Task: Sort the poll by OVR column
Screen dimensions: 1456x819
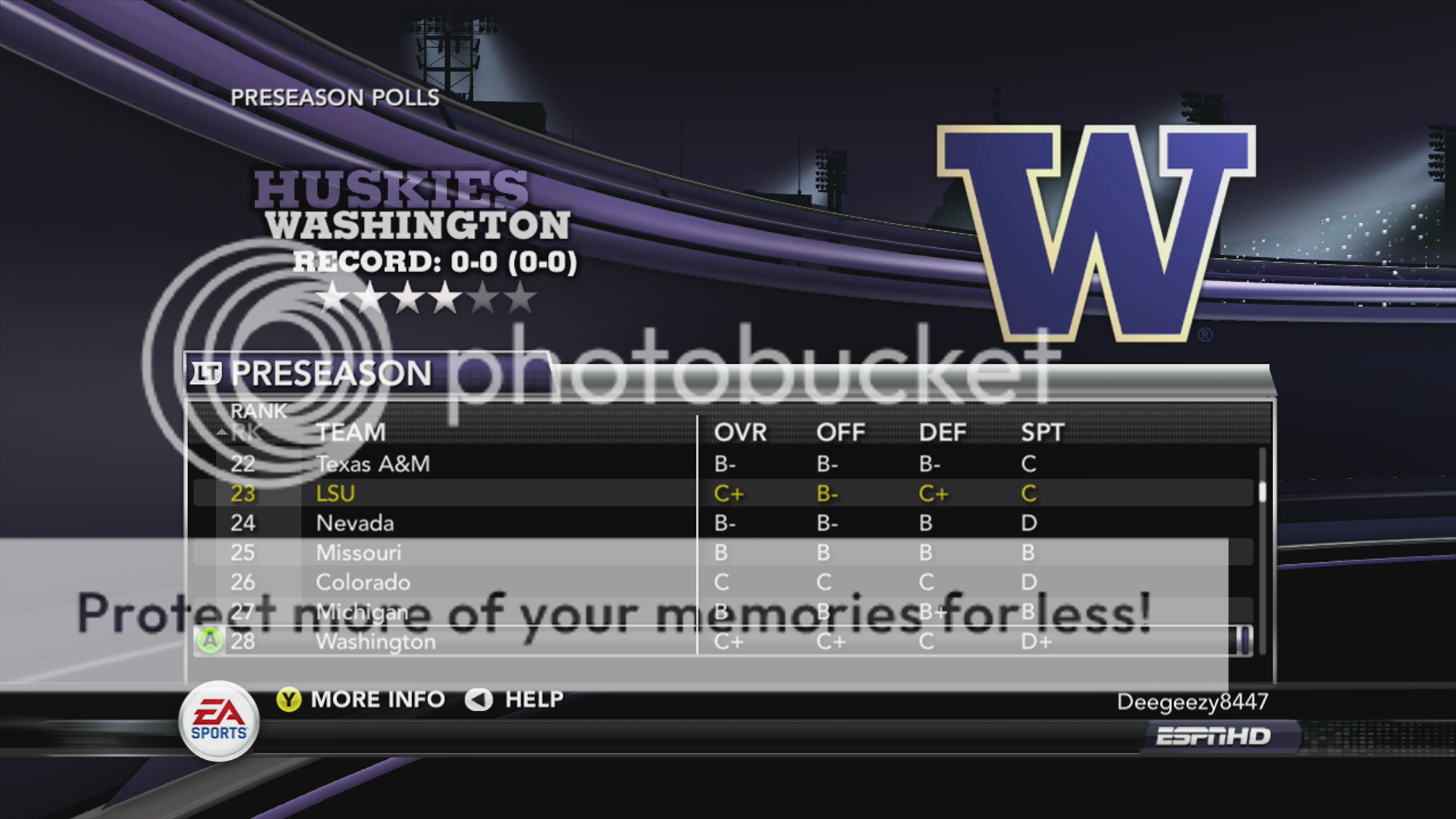Action: tap(740, 432)
